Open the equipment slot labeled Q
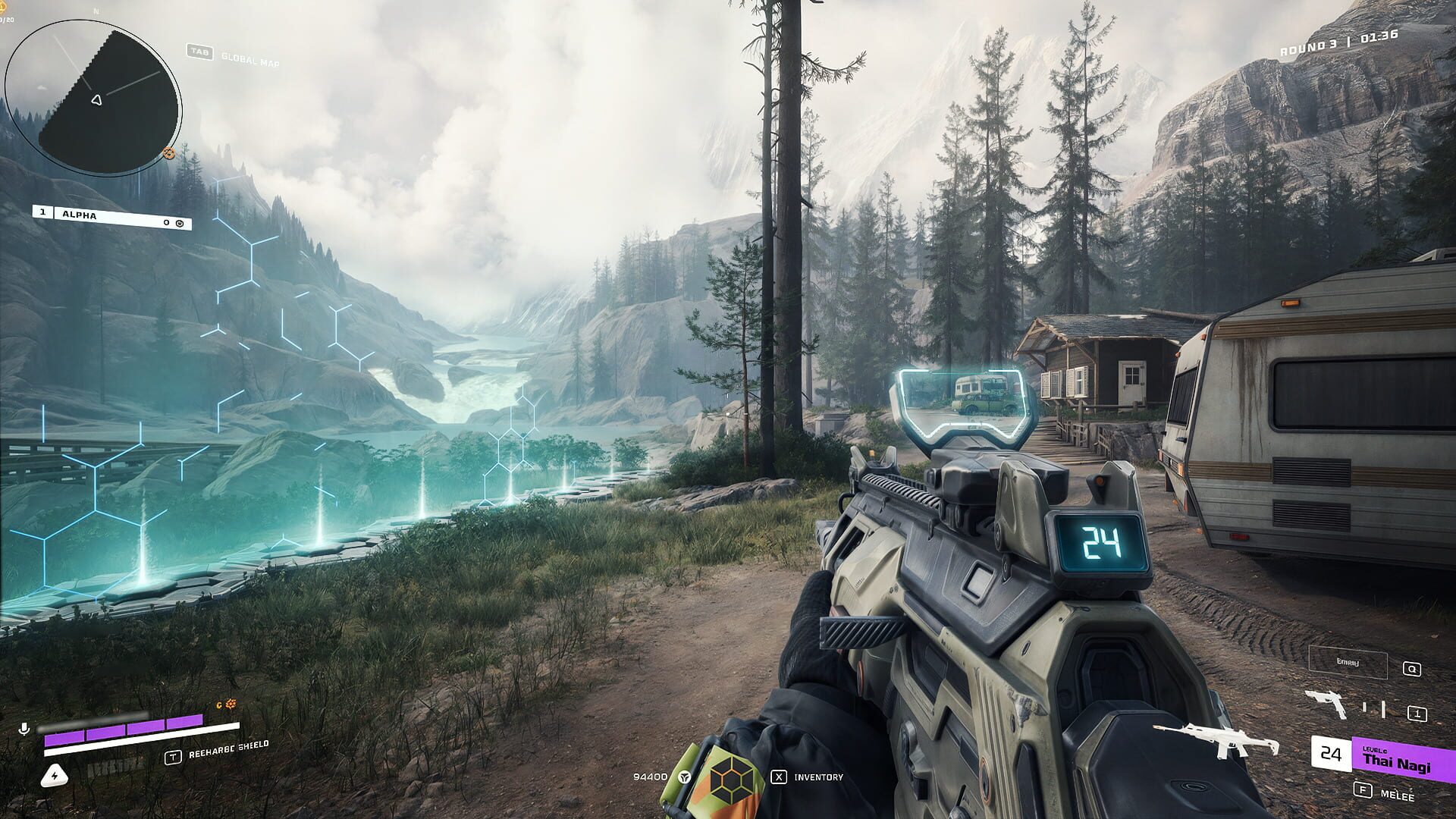 click(x=1412, y=669)
